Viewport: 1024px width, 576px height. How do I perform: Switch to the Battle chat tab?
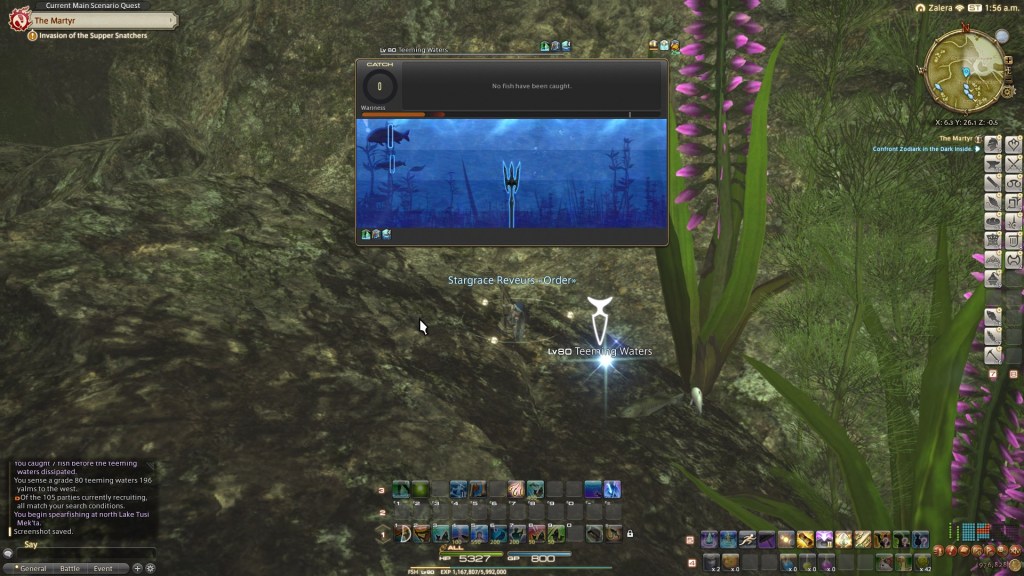click(69, 568)
